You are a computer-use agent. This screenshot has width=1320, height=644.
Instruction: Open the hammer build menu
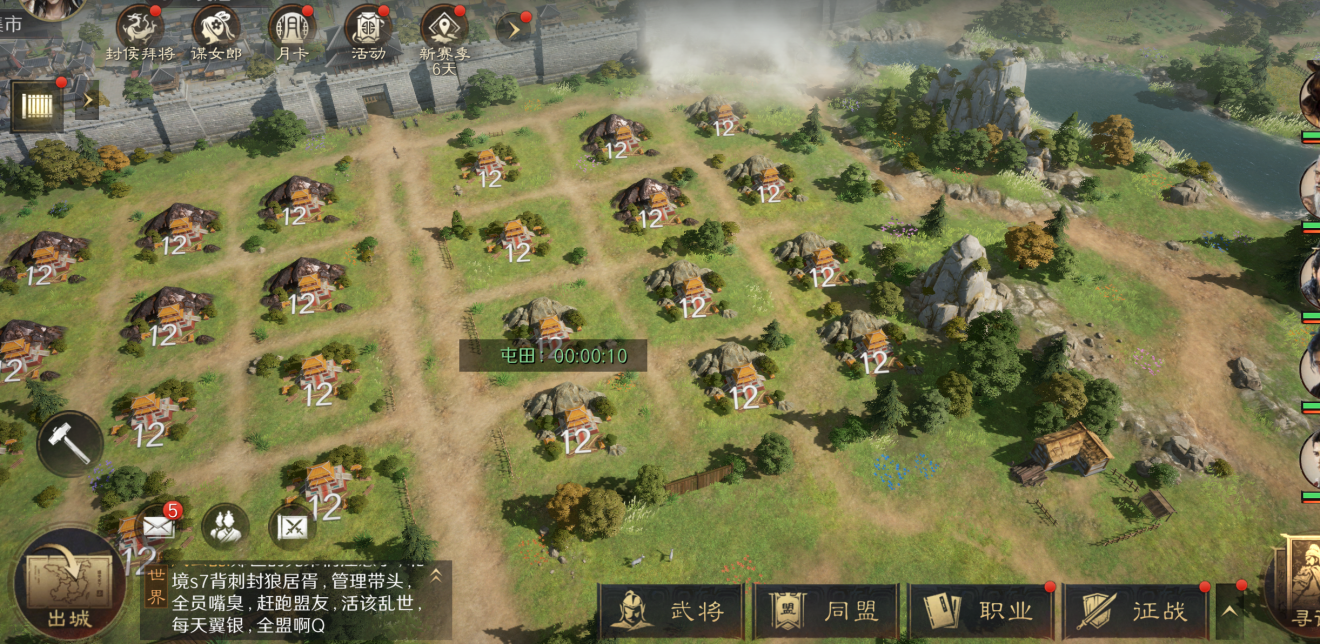click(x=70, y=443)
